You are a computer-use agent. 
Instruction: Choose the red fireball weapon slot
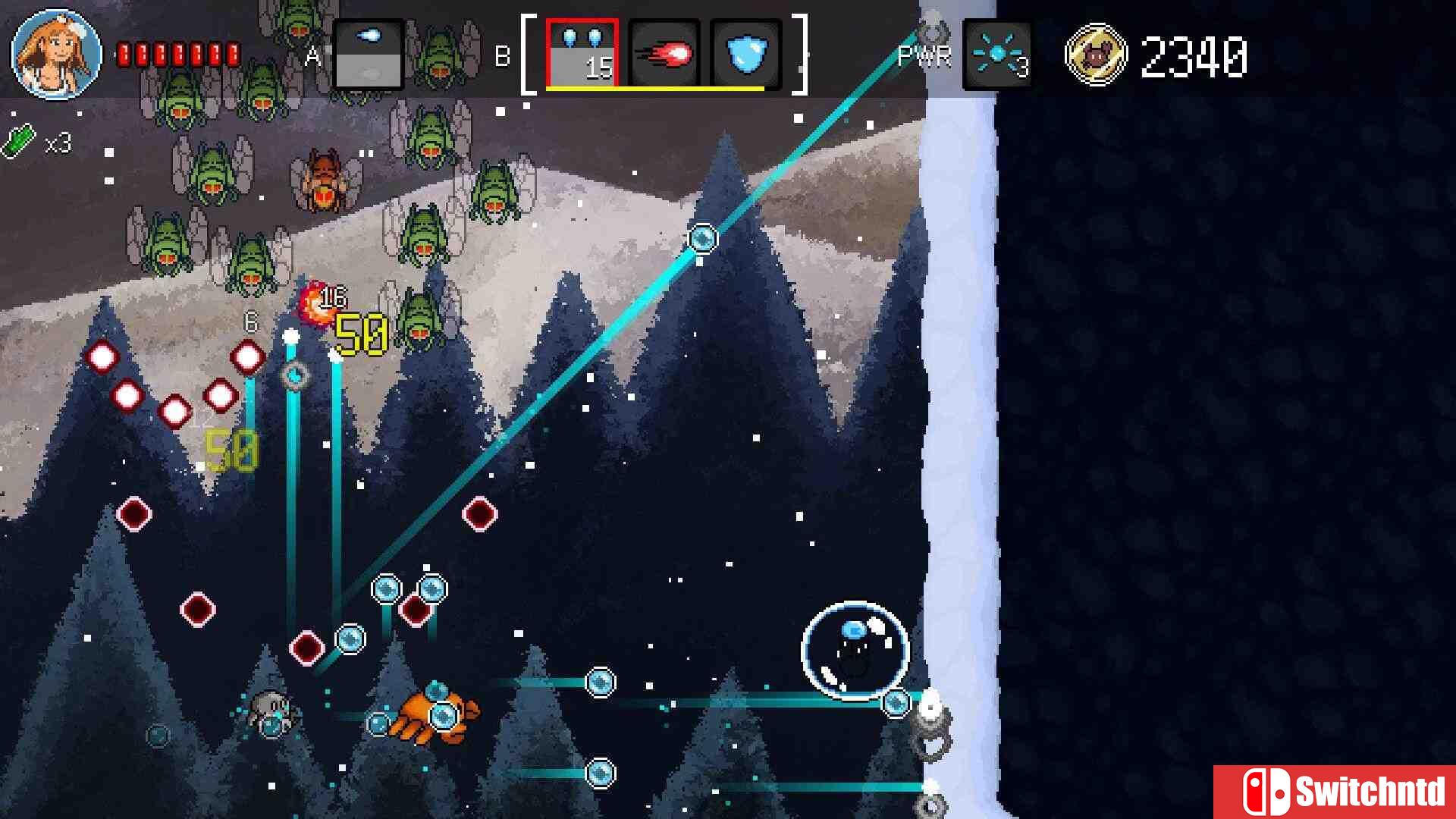coord(664,55)
